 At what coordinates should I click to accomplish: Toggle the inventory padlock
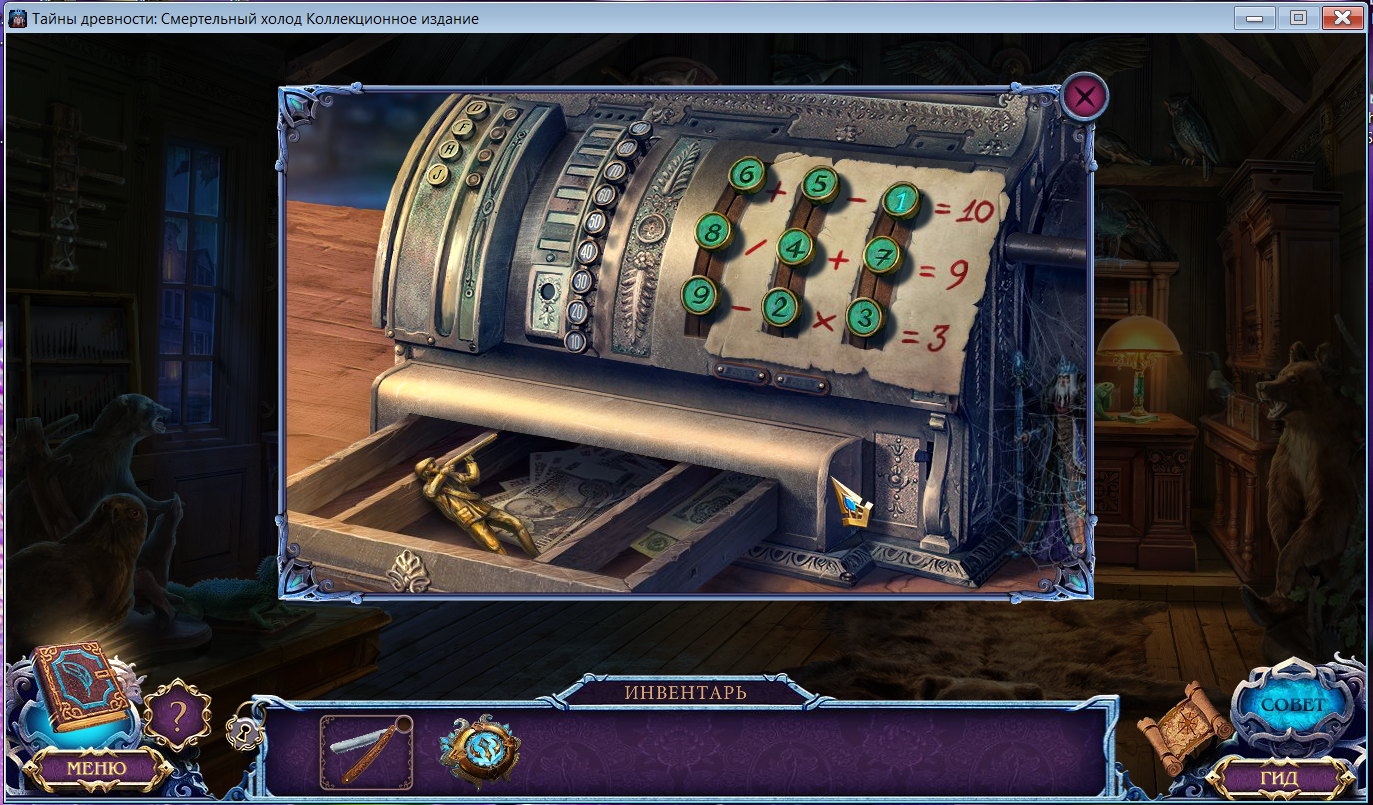pos(244,731)
